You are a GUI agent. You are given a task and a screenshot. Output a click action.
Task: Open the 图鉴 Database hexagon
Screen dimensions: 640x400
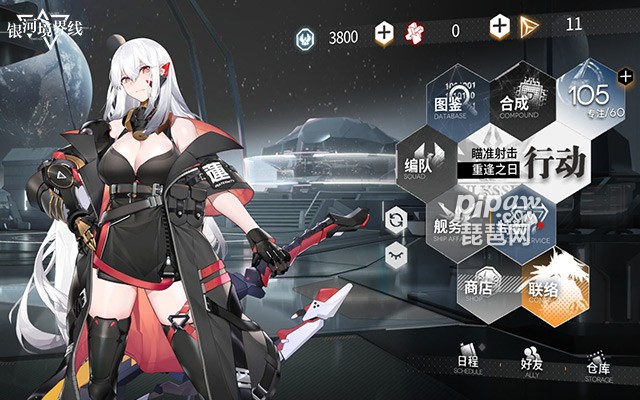(x=453, y=102)
